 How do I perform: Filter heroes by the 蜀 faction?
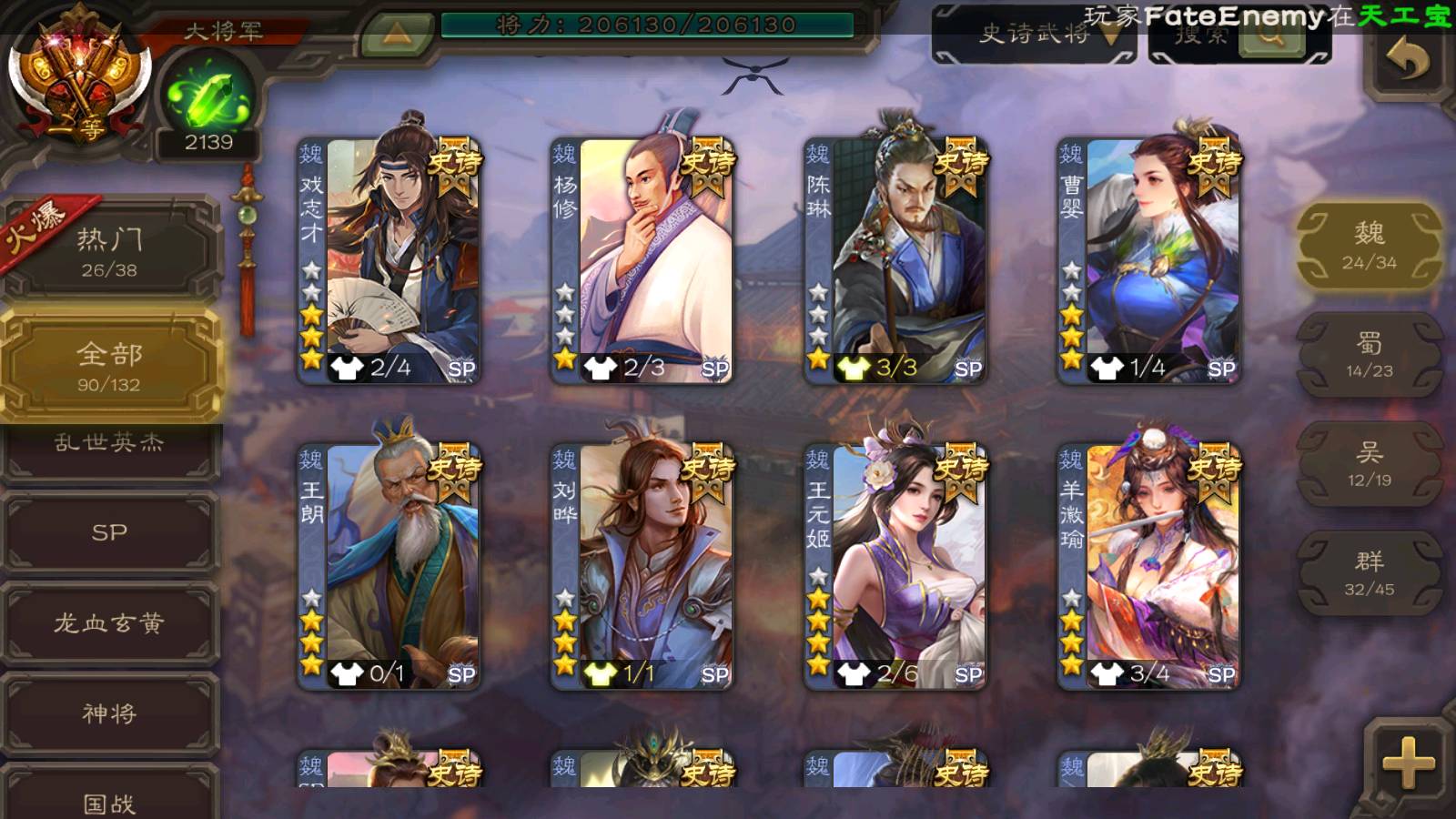[1369, 355]
